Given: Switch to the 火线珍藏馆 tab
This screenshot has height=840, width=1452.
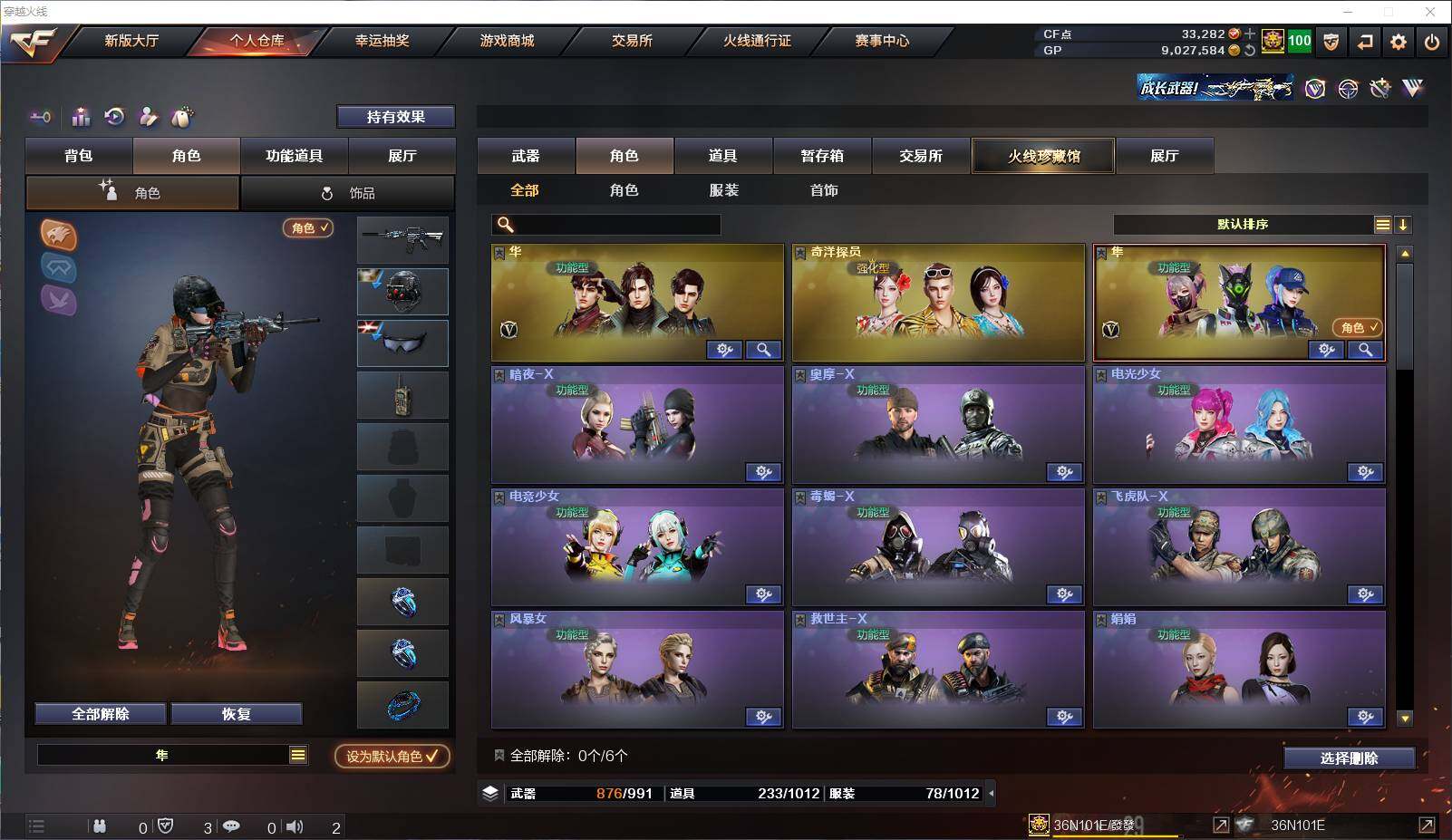Looking at the screenshot, I should click(1043, 156).
